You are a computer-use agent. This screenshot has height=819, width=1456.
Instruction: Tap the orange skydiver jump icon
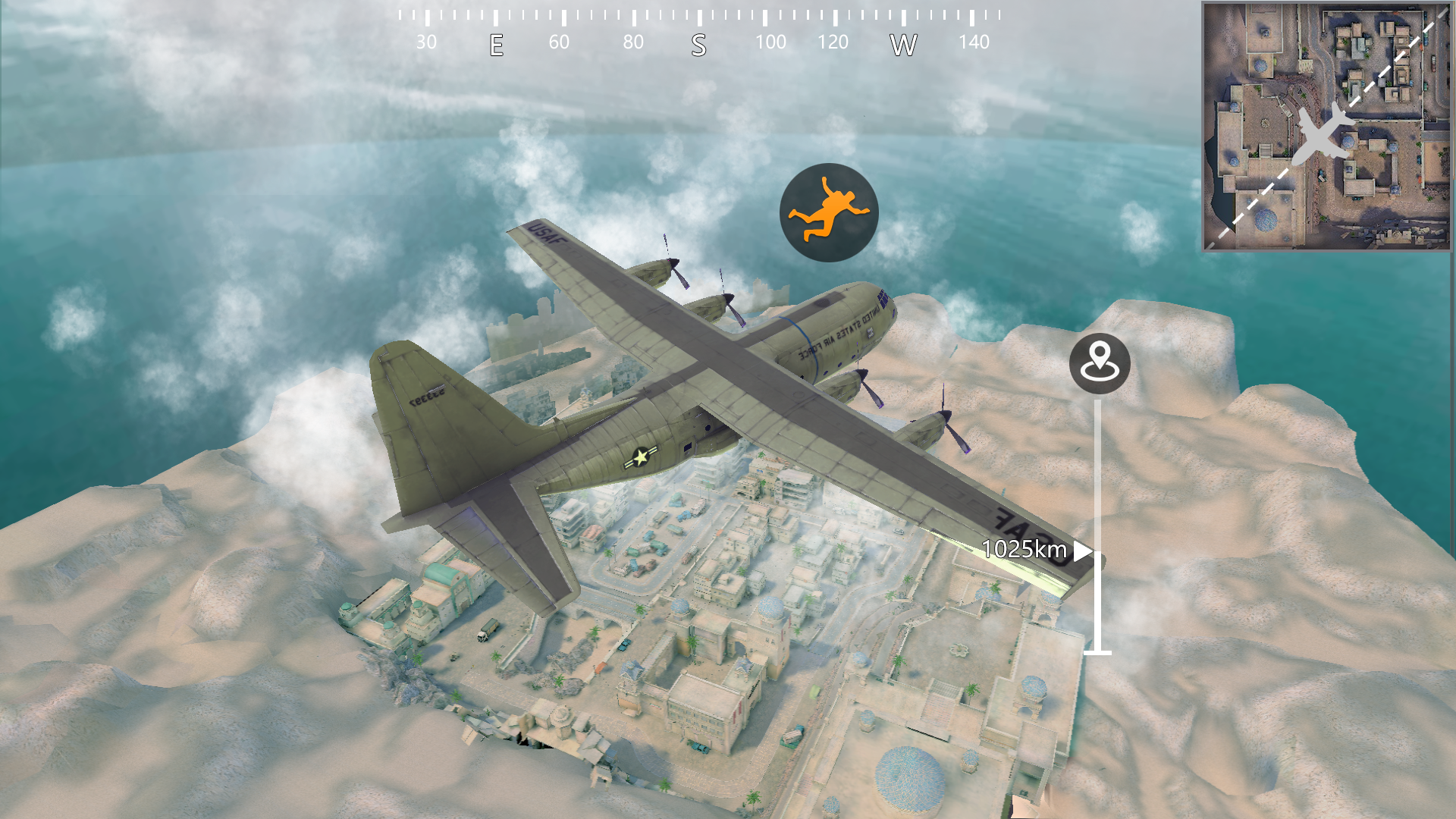coord(831,211)
